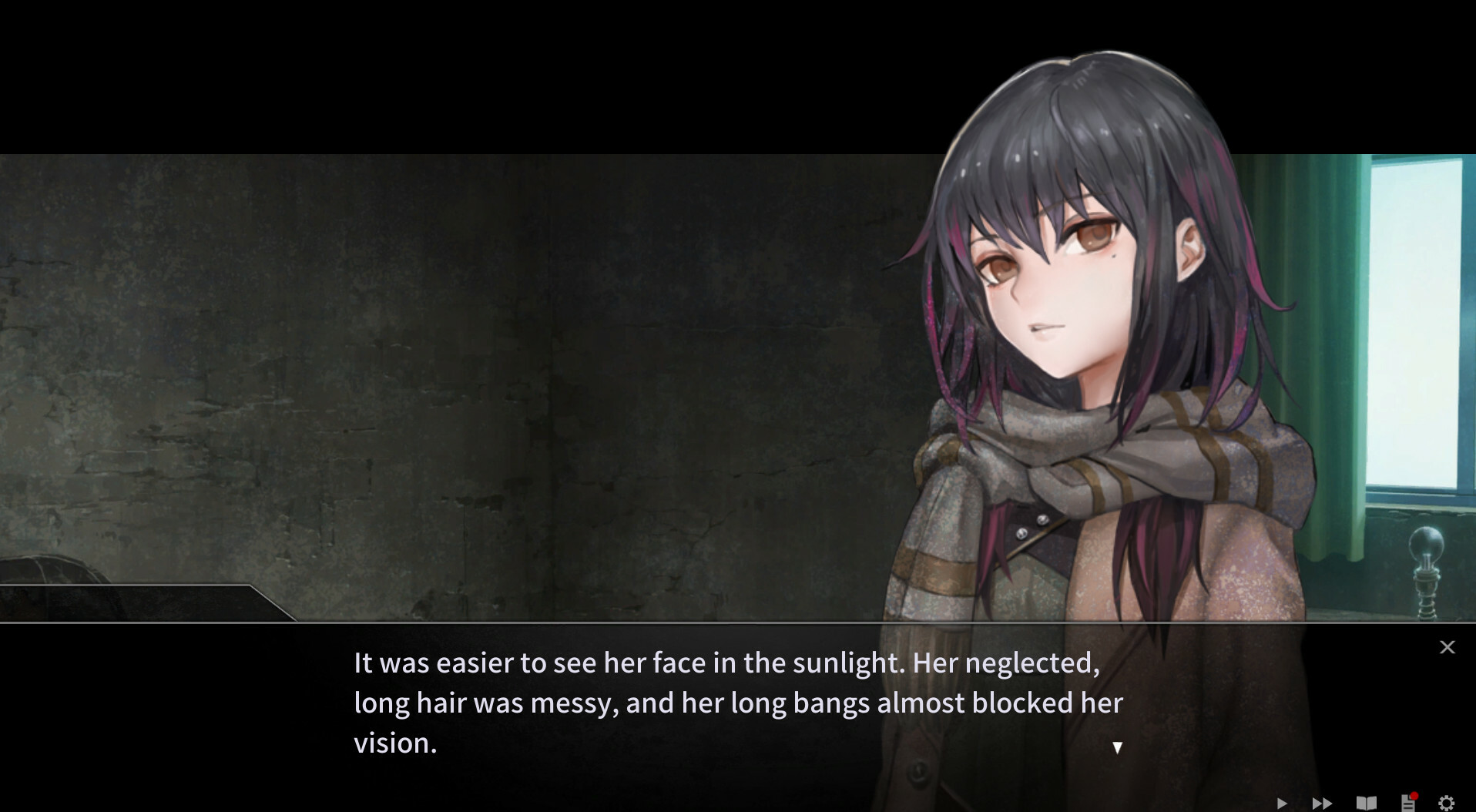Open the text backlog with the book icon

pyautogui.click(x=1366, y=803)
